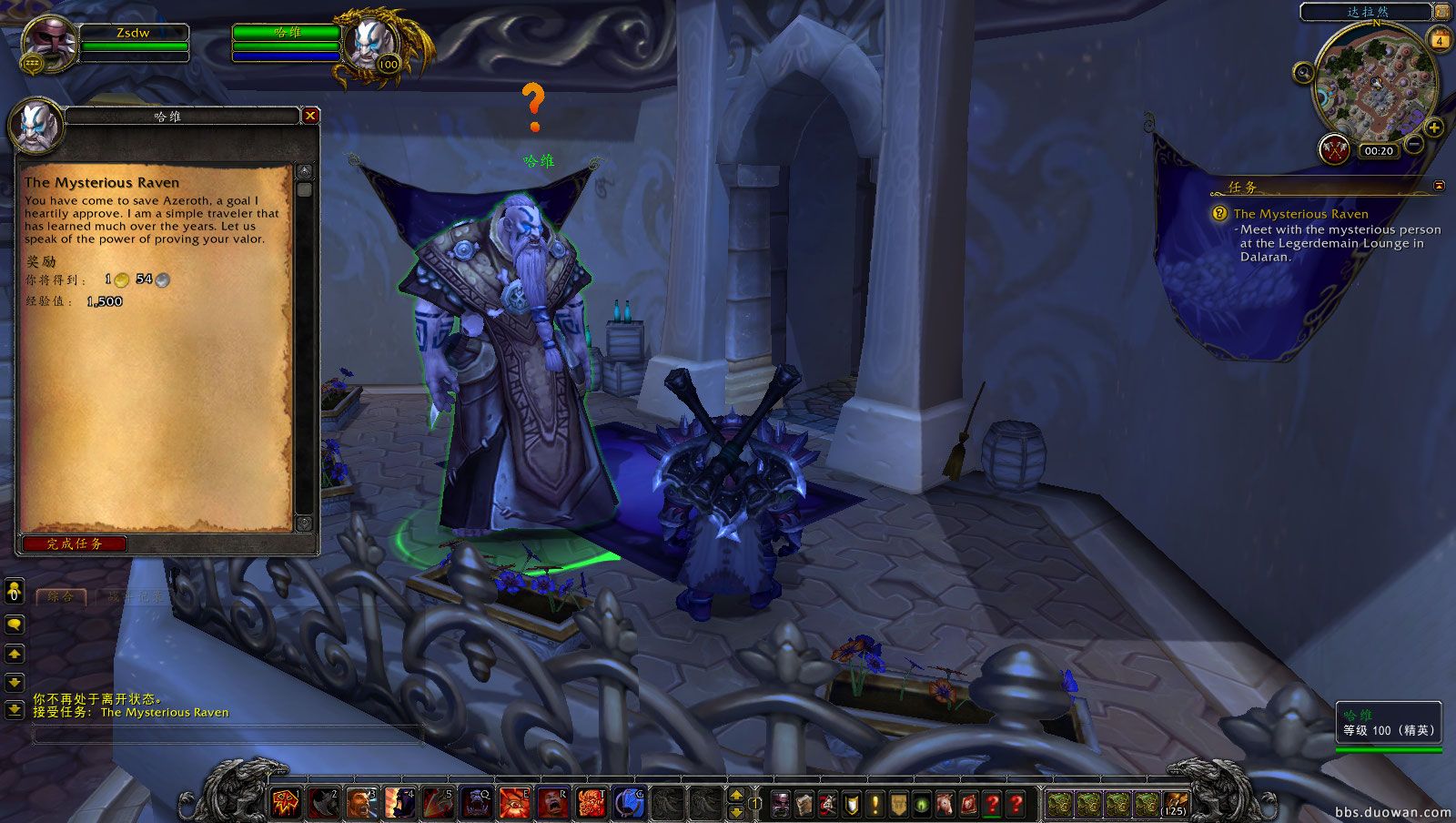The height and width of the screenshot is (823, 1456).
Task: Open the character info micro menu
Action: pos(780,803)
